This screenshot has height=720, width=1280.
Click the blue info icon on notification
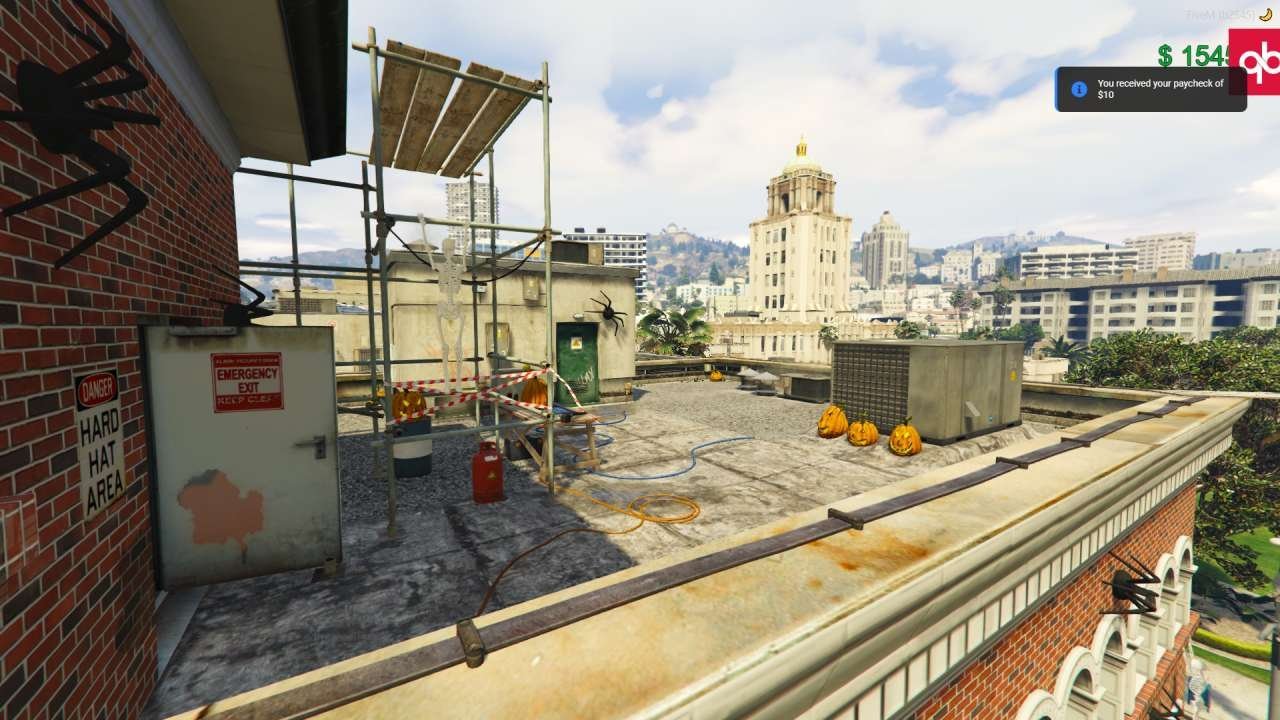(1078, 89)
